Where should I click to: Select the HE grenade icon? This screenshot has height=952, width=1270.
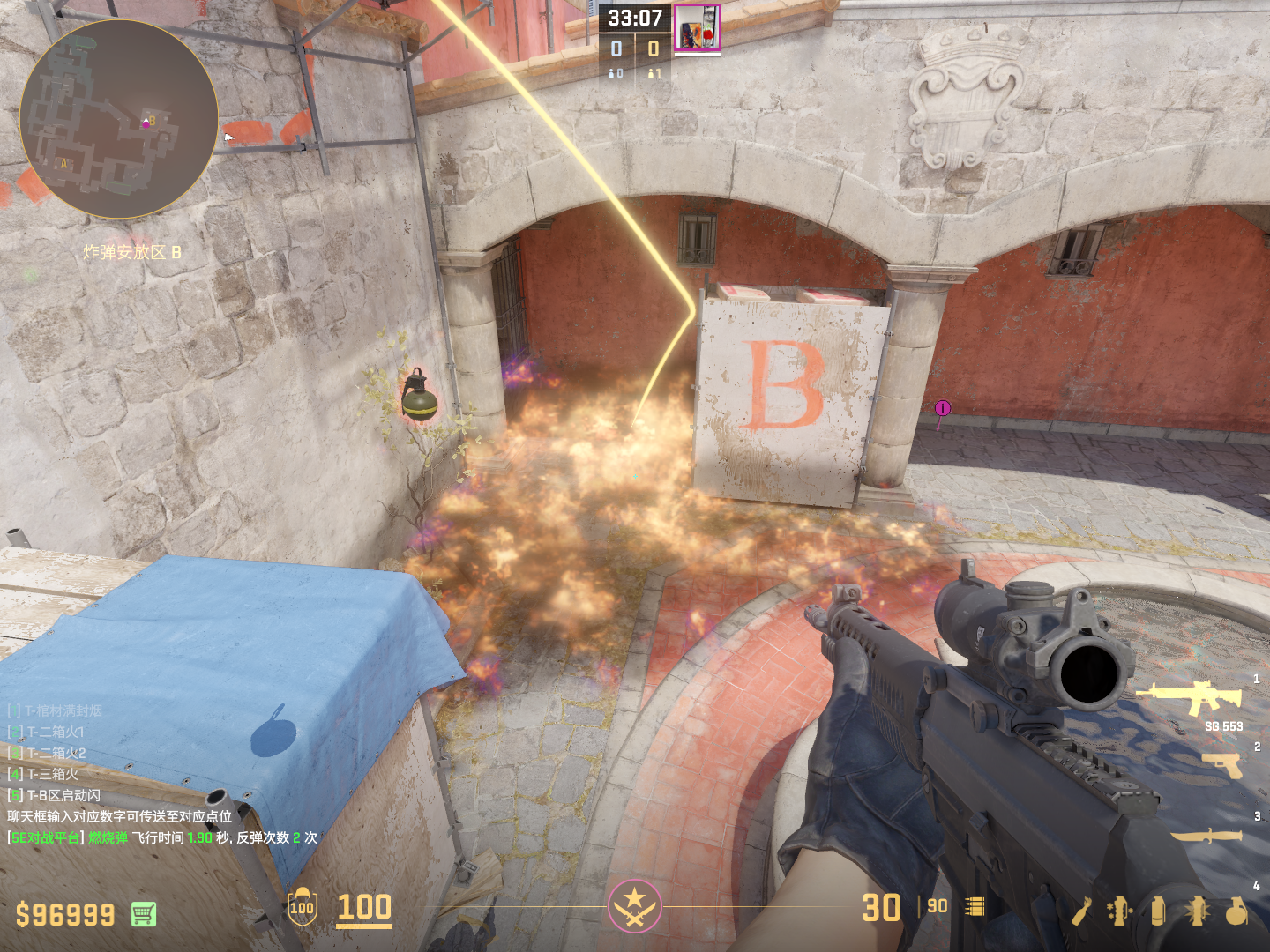pos(1236,911)
